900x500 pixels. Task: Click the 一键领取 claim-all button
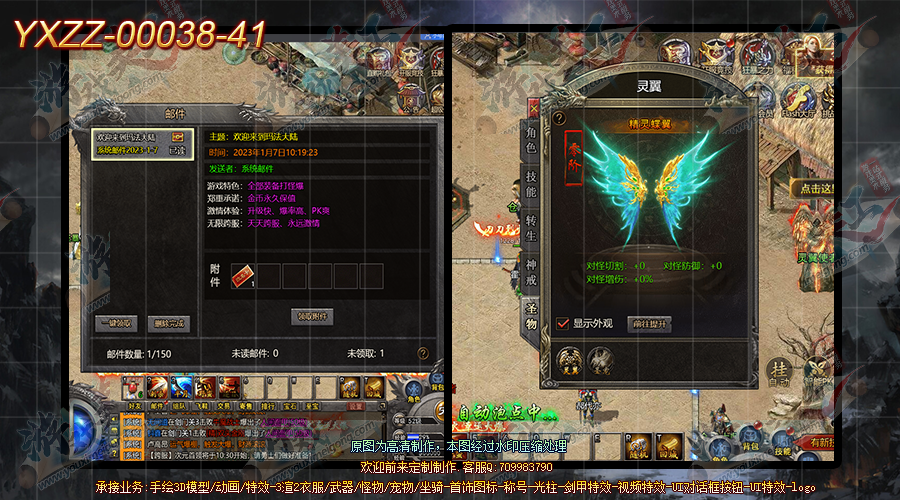(113, 323)
